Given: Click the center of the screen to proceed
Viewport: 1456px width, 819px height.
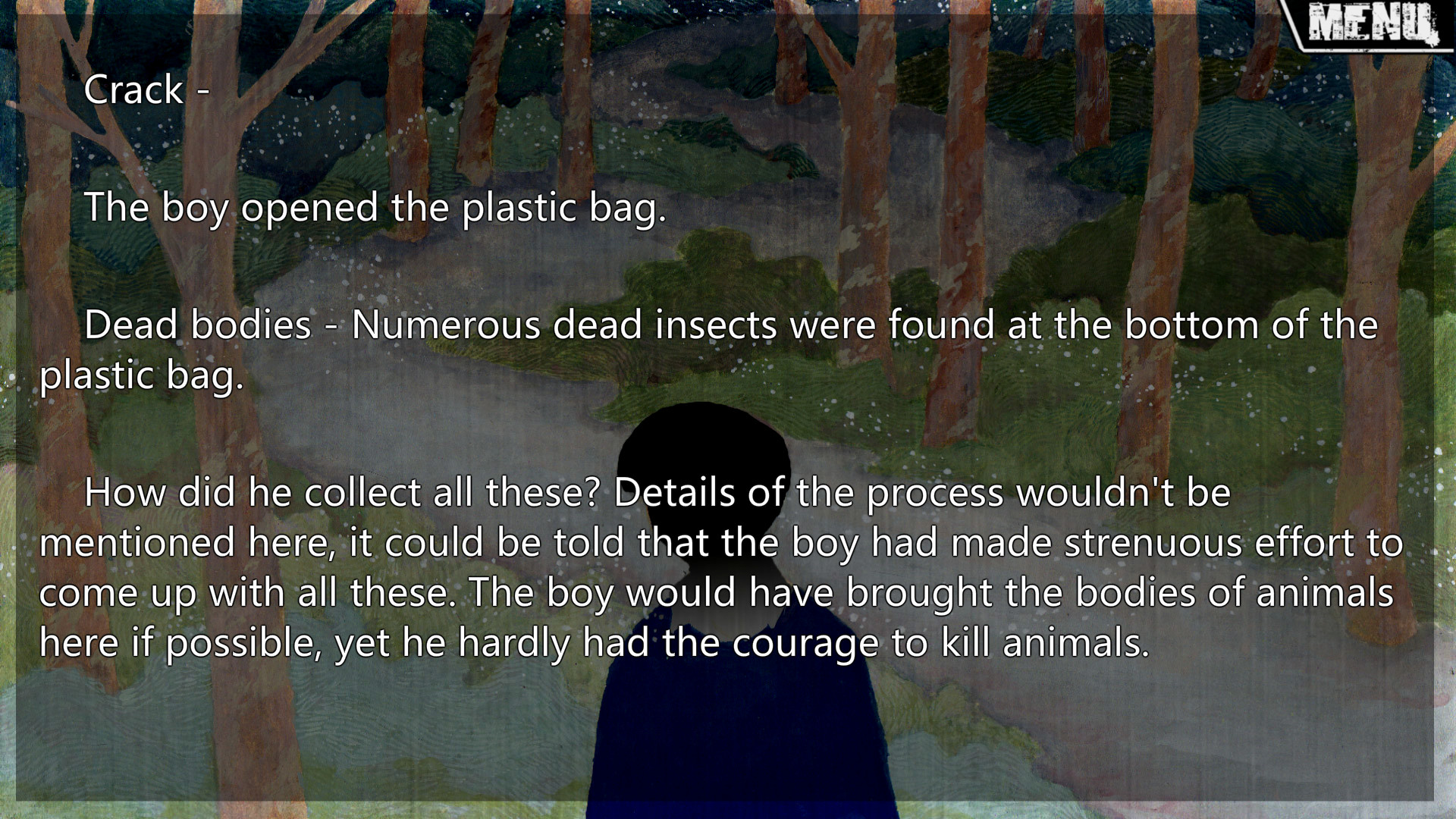Looking at the screenshot, I should click(x=728, y=409).
